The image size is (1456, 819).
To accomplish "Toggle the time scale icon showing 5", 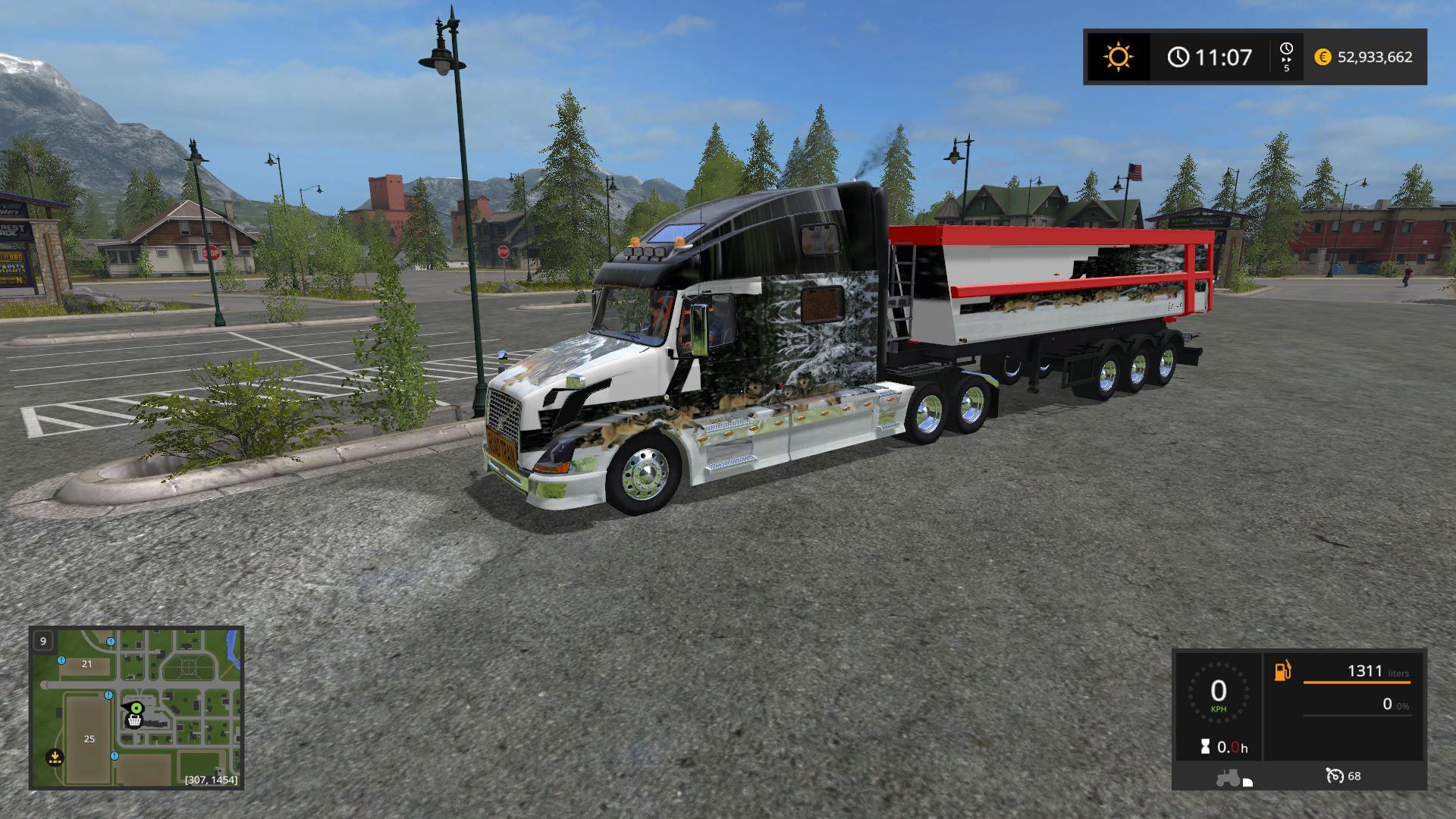I will coord(1286,57).
